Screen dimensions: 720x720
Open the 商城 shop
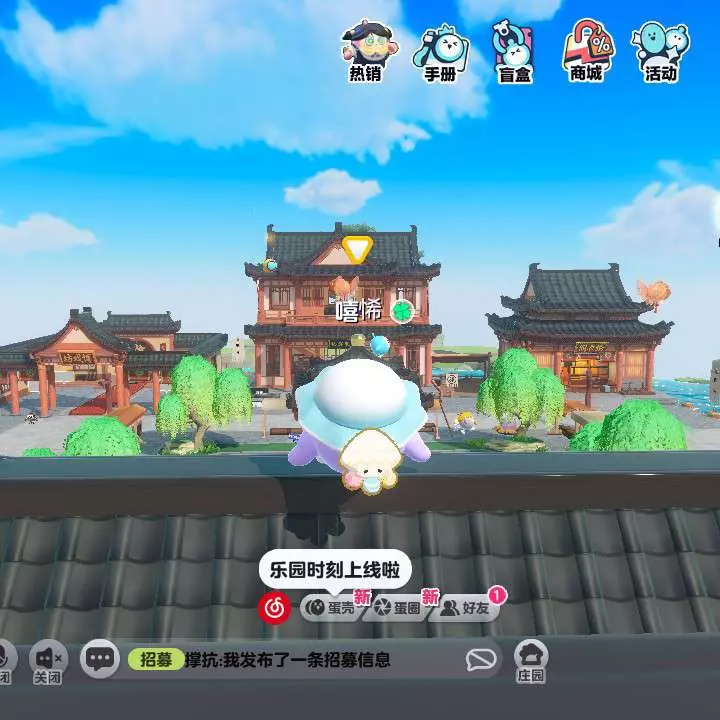(586, 50)
